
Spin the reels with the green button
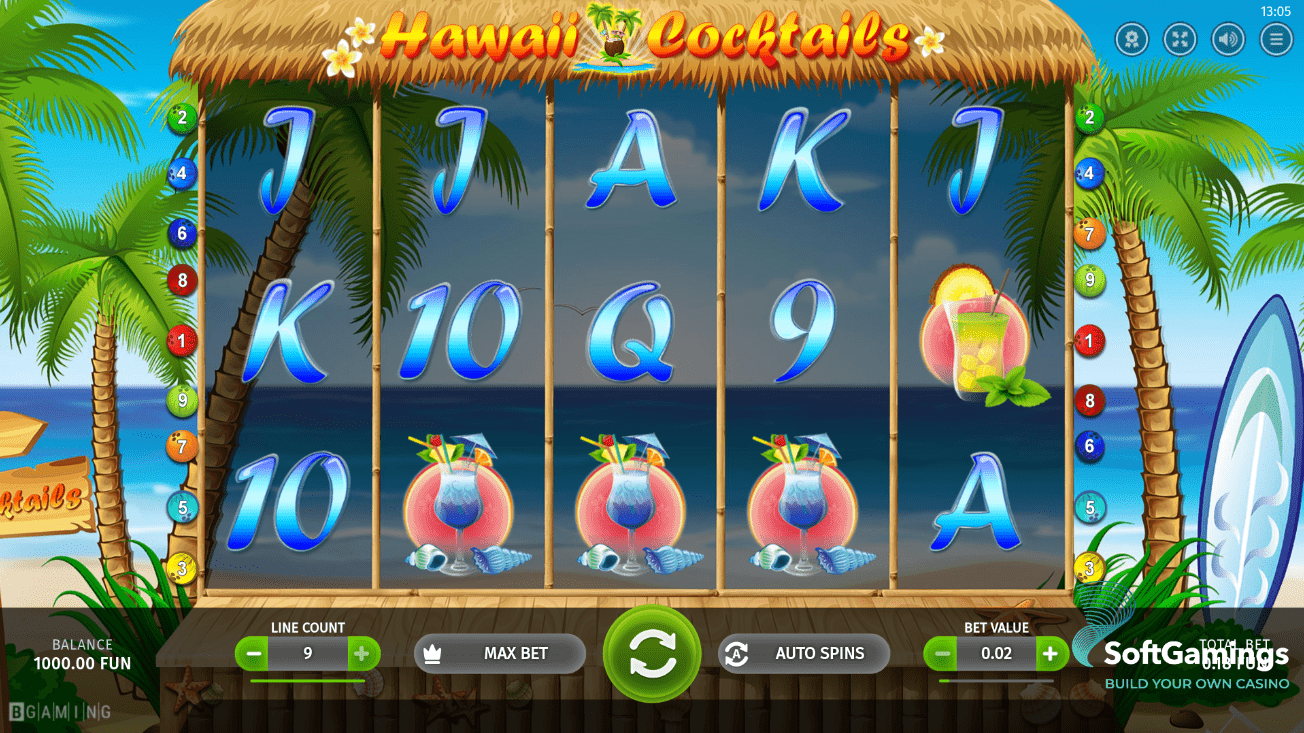click(652, 654)
